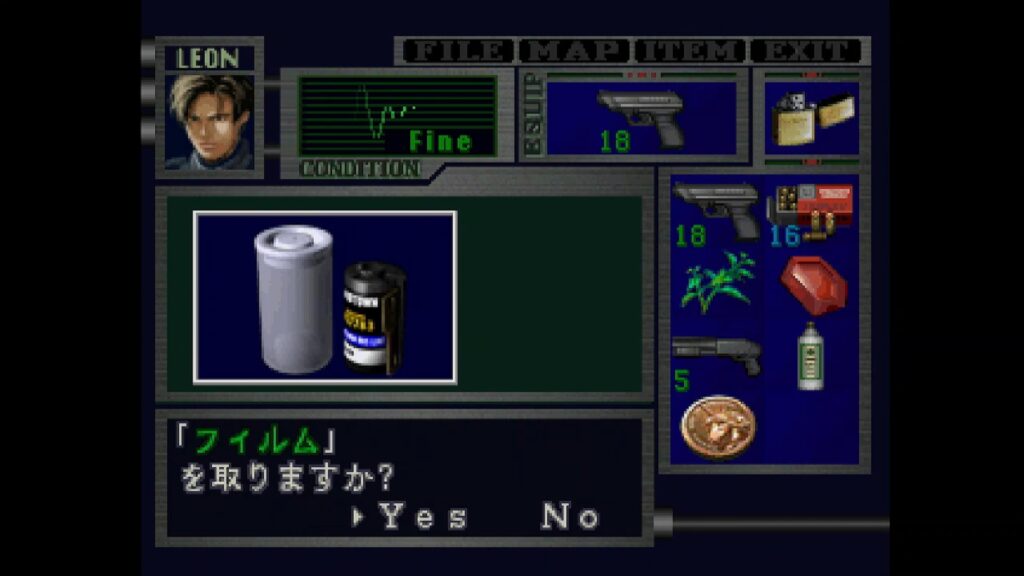
Task: Click the equipped handgun slot
Action: (641, 119)
